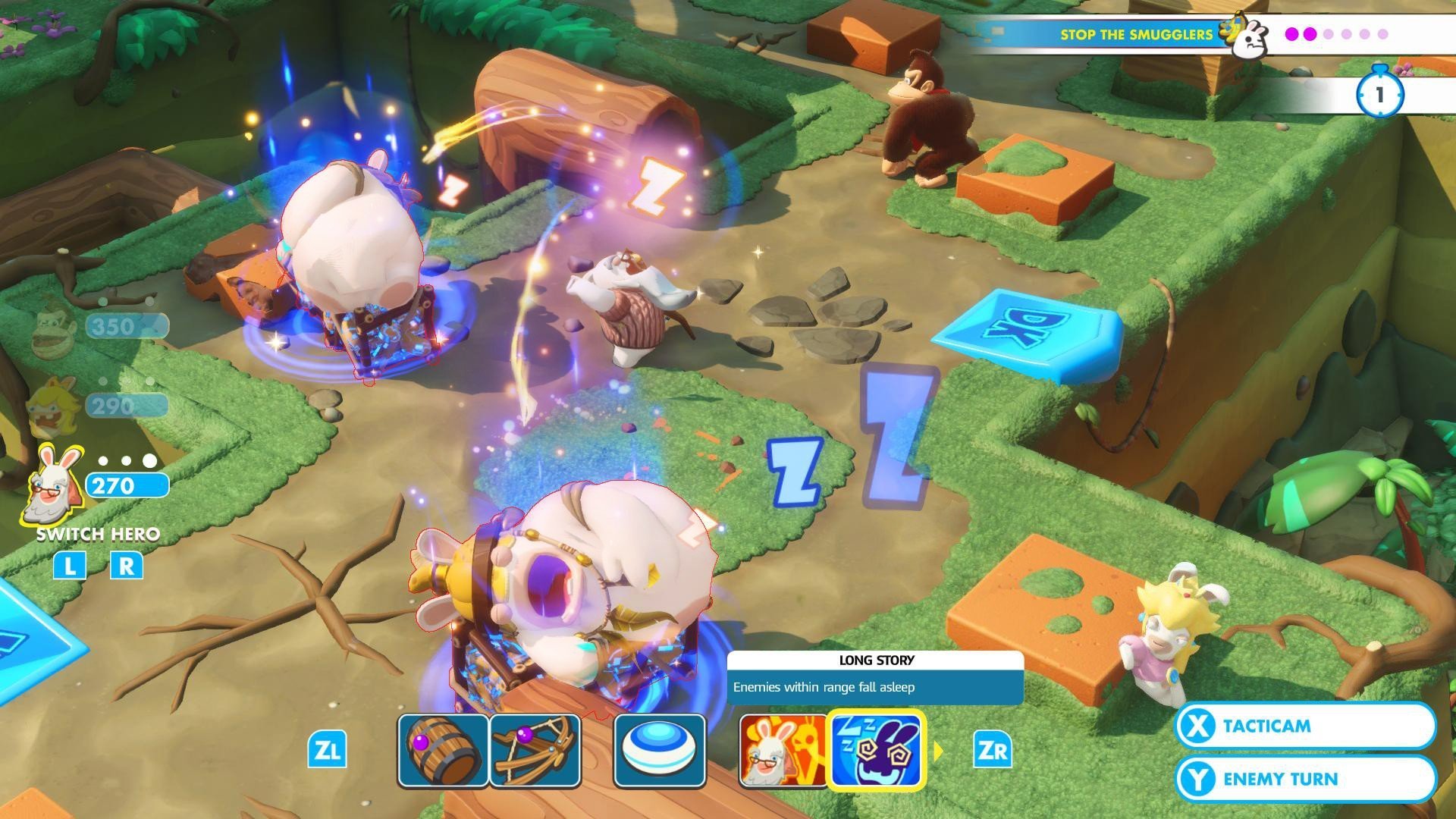Image resolution: width=1456 pixels, height=819 pixels.
Task: Activate the Long Story sleep ability
Action: click(876, 751)
